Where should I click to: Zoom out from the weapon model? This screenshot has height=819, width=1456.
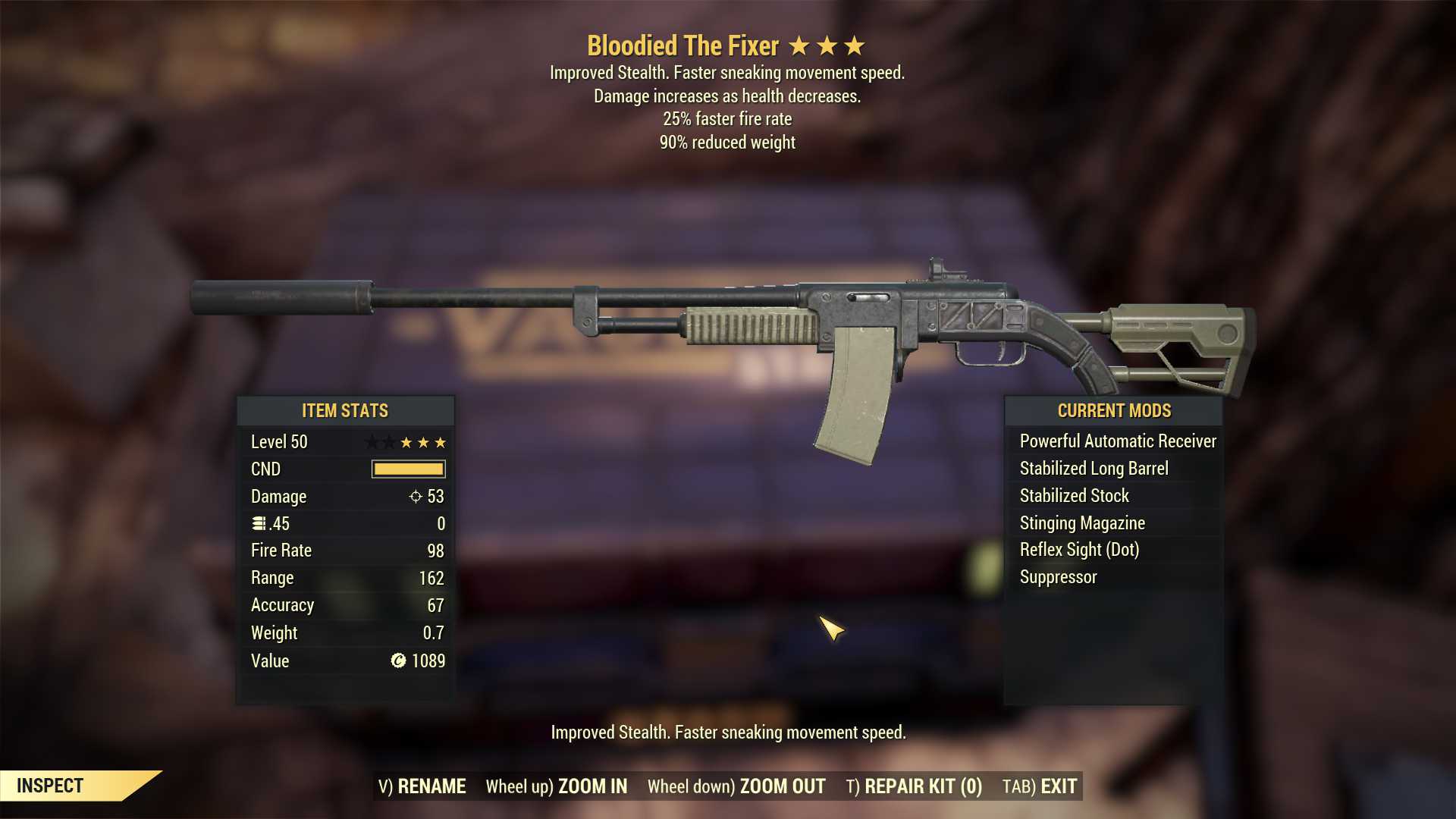736,786
